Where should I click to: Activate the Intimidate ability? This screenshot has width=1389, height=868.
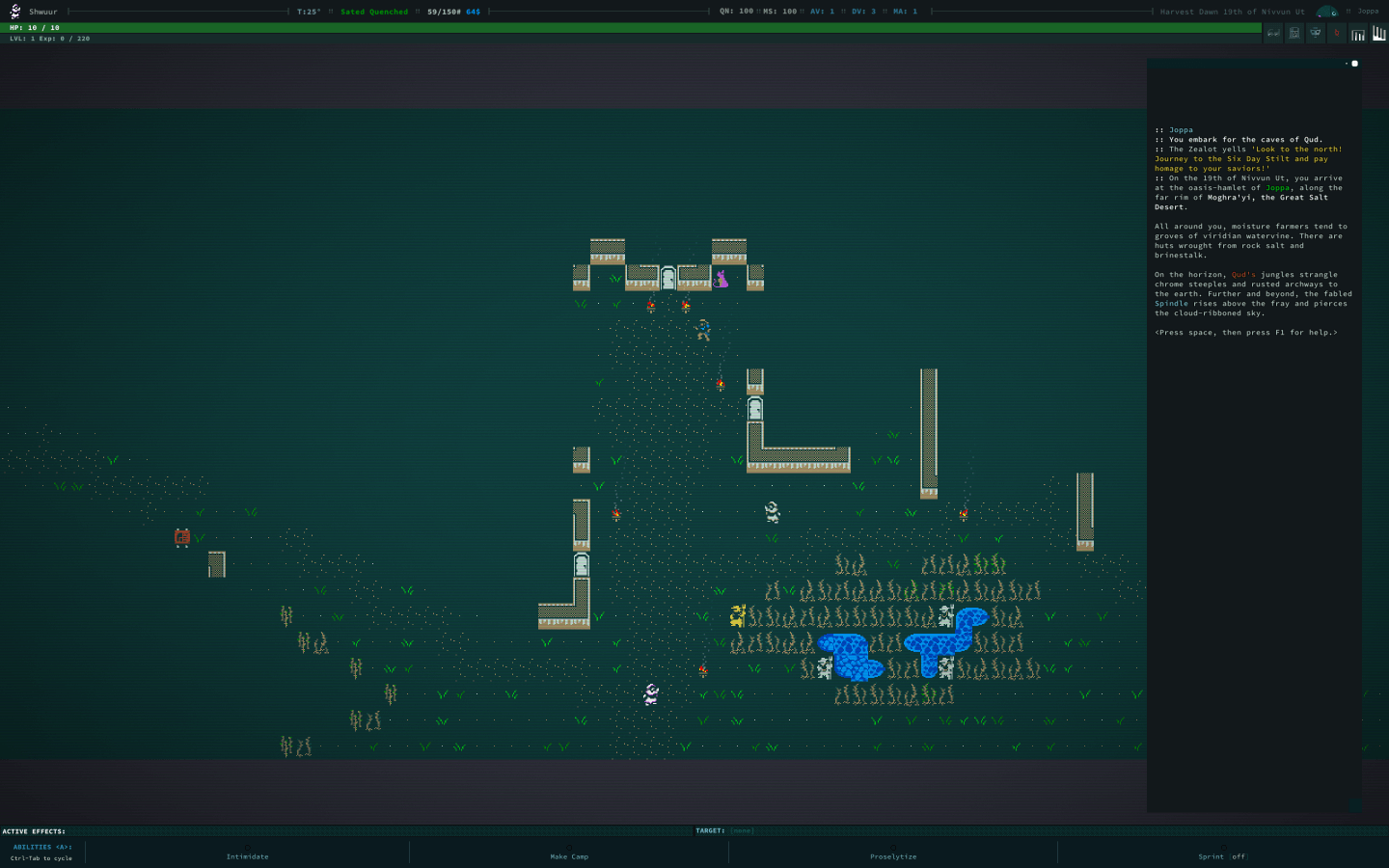point(247,856)
